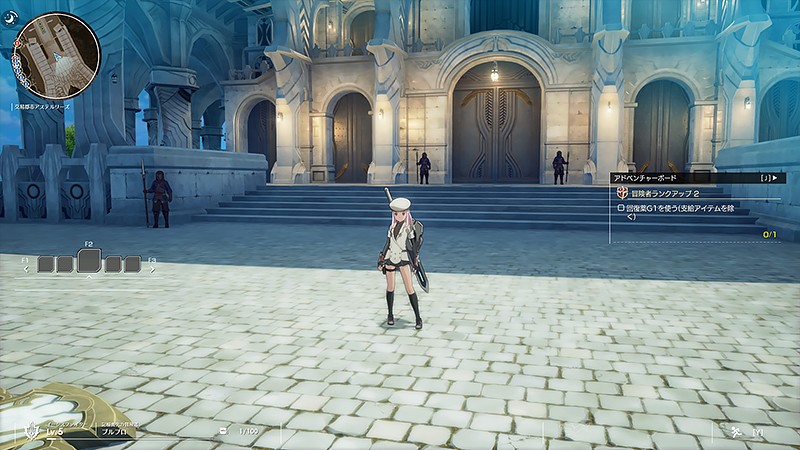
Task: Select the large center shortcut slot
Action: pos(89,261)
